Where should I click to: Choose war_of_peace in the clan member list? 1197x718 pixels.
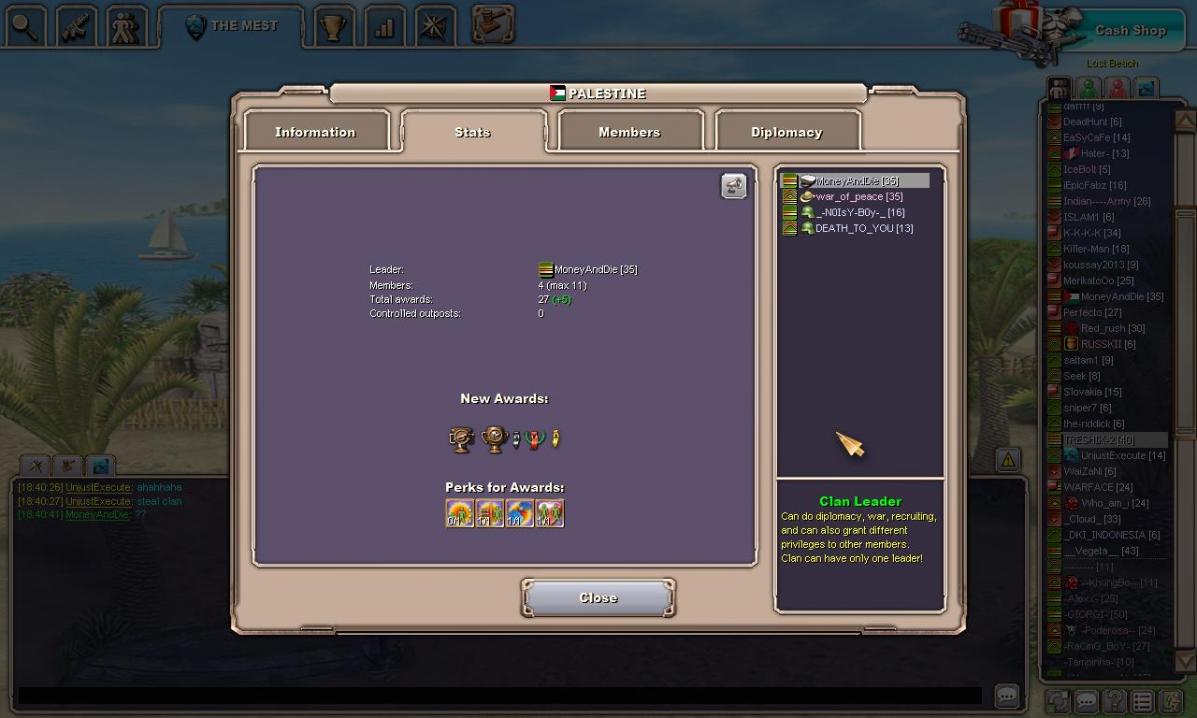(858, 197)
